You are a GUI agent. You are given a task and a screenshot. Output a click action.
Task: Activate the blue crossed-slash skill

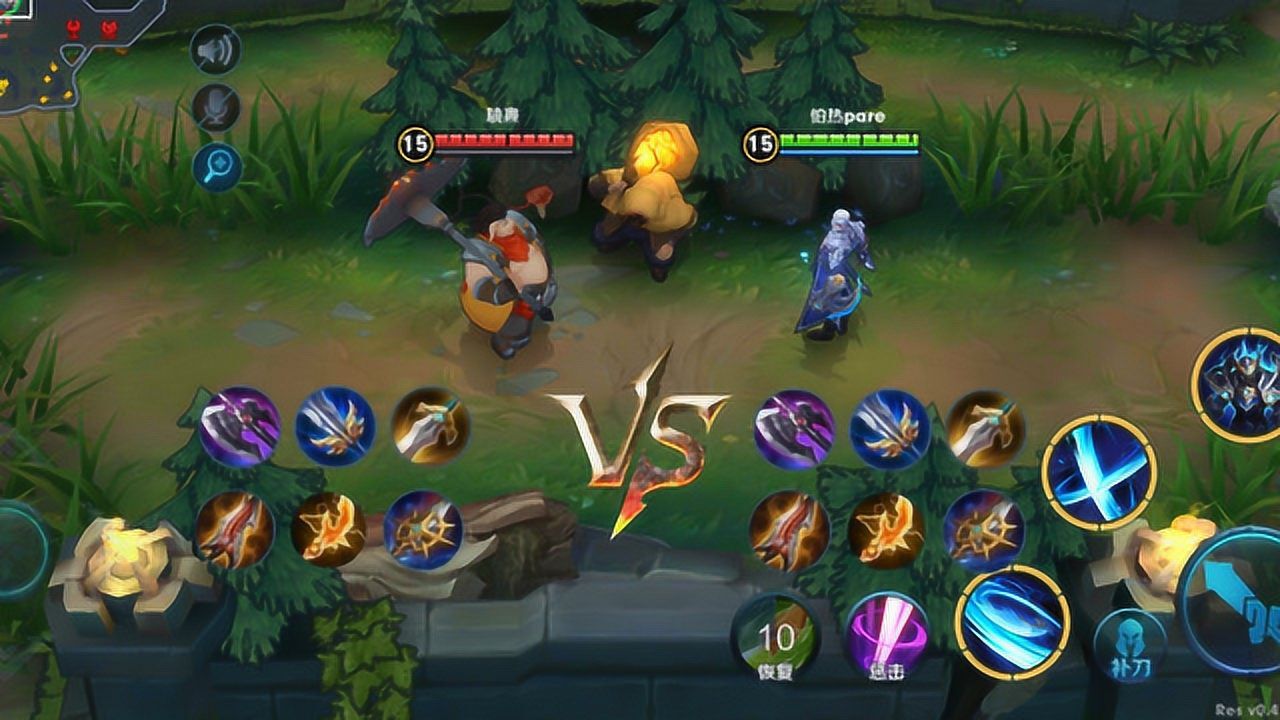click(1099, 472)
